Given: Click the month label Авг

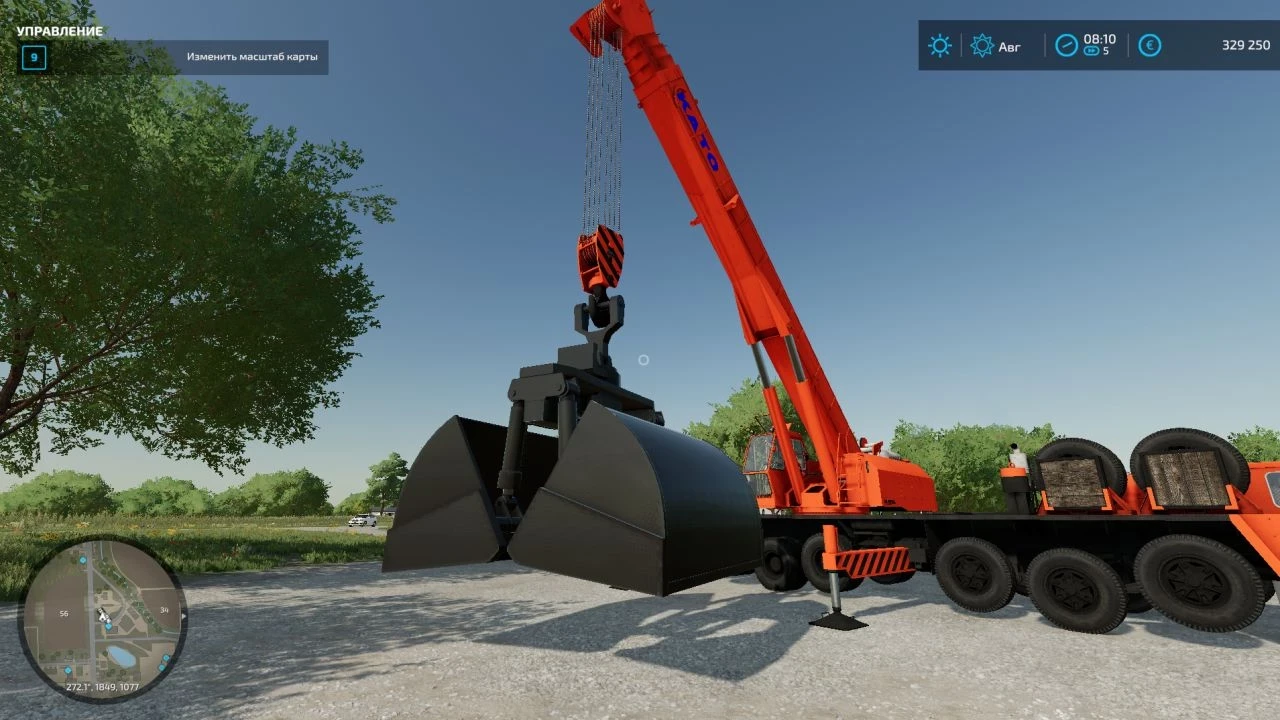Looking at the screenshot, I should (1009, 45).
